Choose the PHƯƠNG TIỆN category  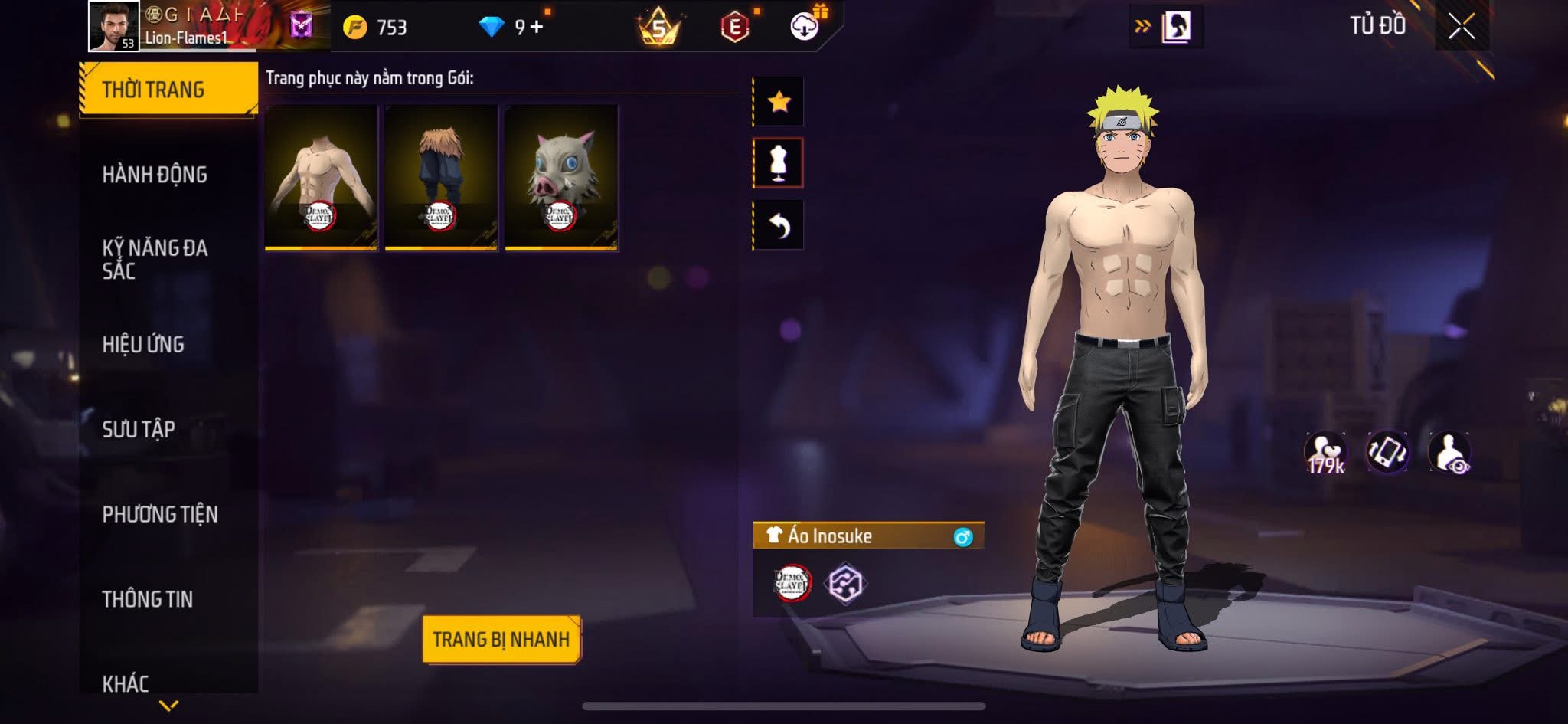coord(160,514)
